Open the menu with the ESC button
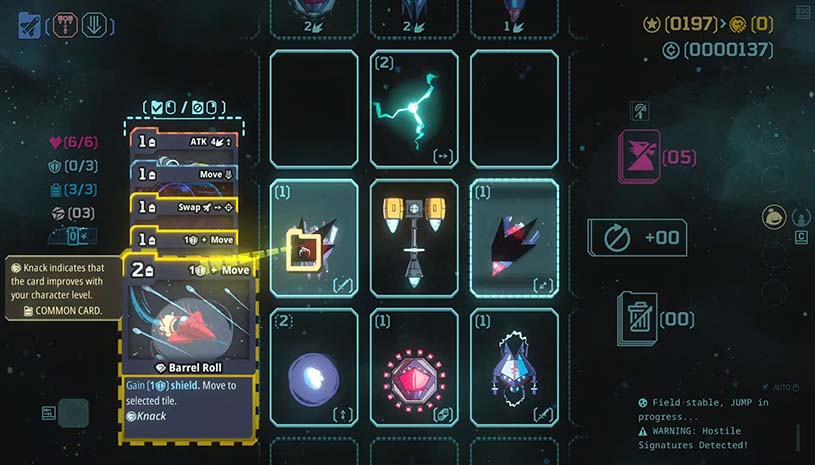 (x=803, y=11)
